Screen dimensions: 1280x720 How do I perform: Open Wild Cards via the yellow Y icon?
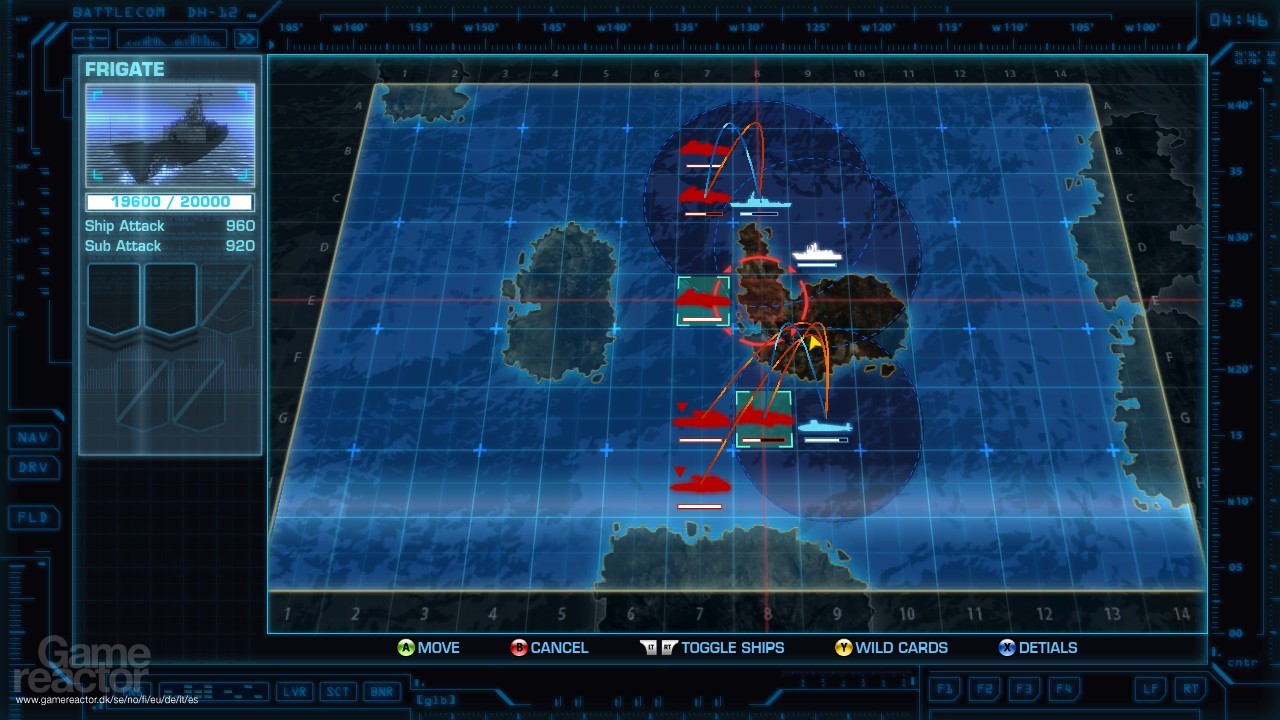pyautogui.click(x=845, y=648)
